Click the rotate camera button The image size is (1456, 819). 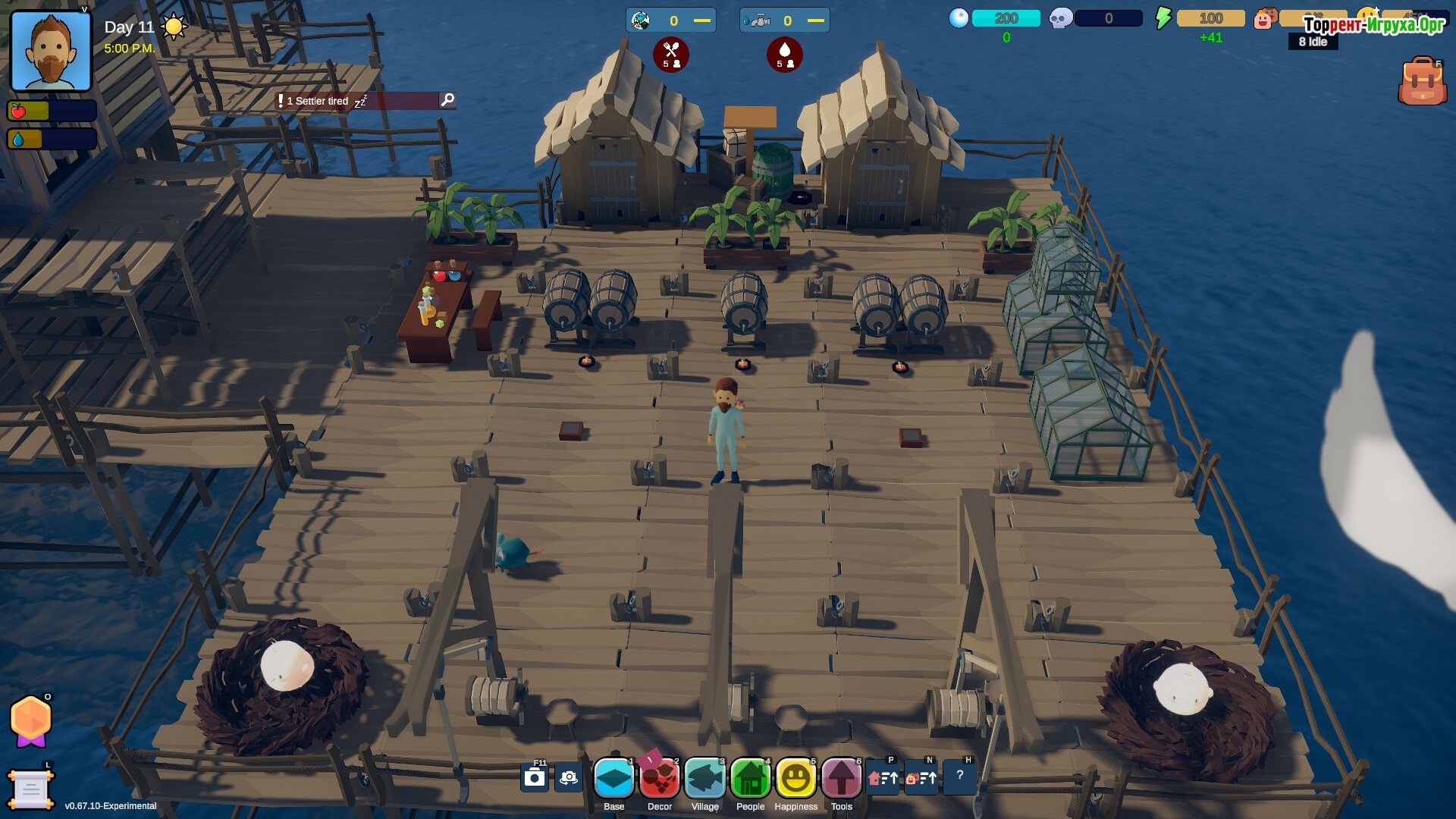tap(568, 777)
